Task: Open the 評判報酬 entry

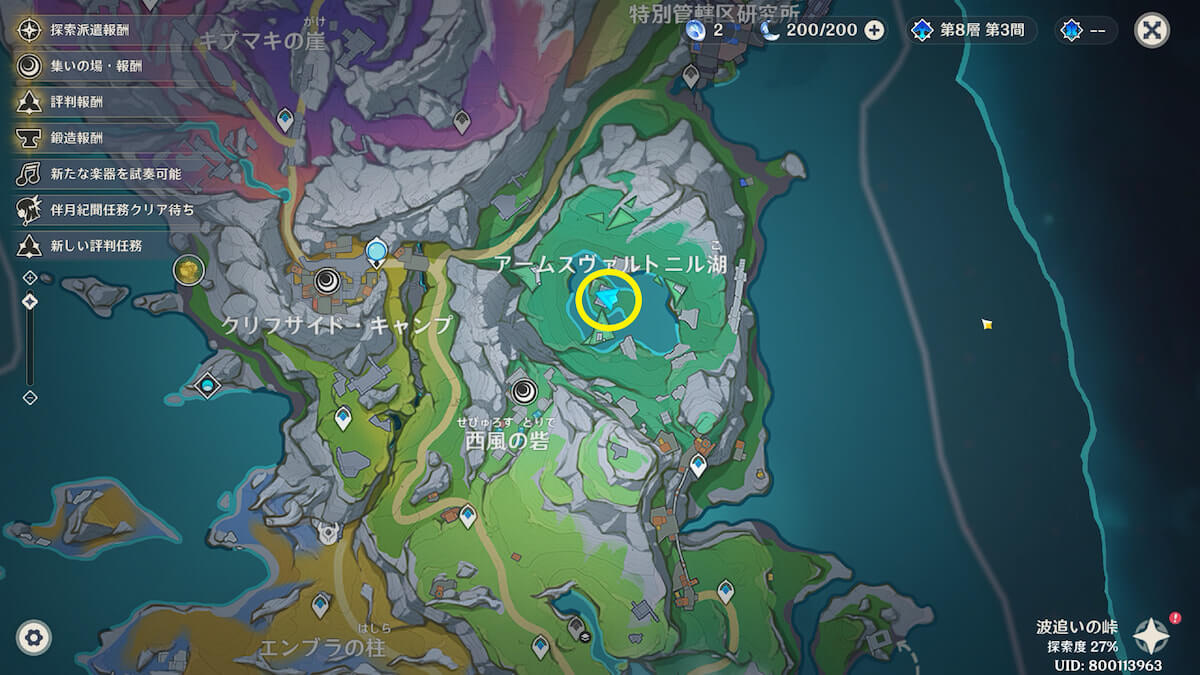Action: click(x=76, y=102)
